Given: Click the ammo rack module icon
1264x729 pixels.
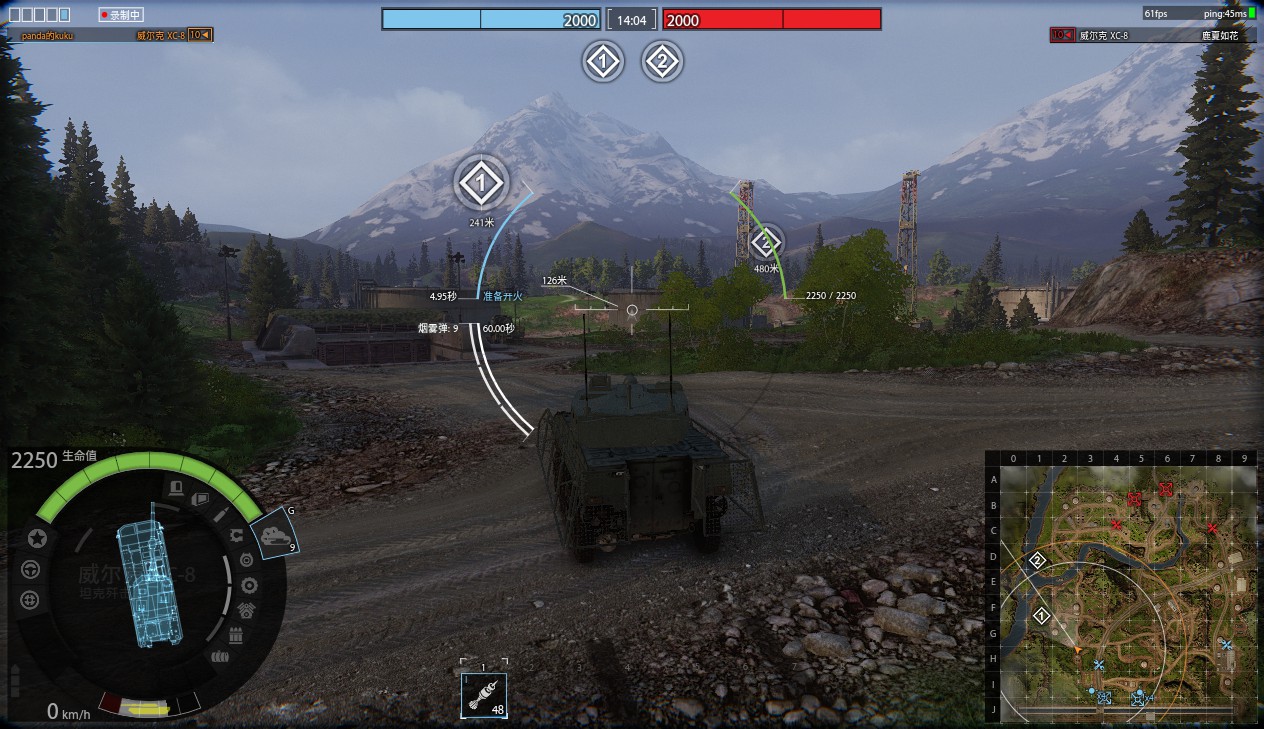Looking at the screenshot, I should tap(236, 635).
